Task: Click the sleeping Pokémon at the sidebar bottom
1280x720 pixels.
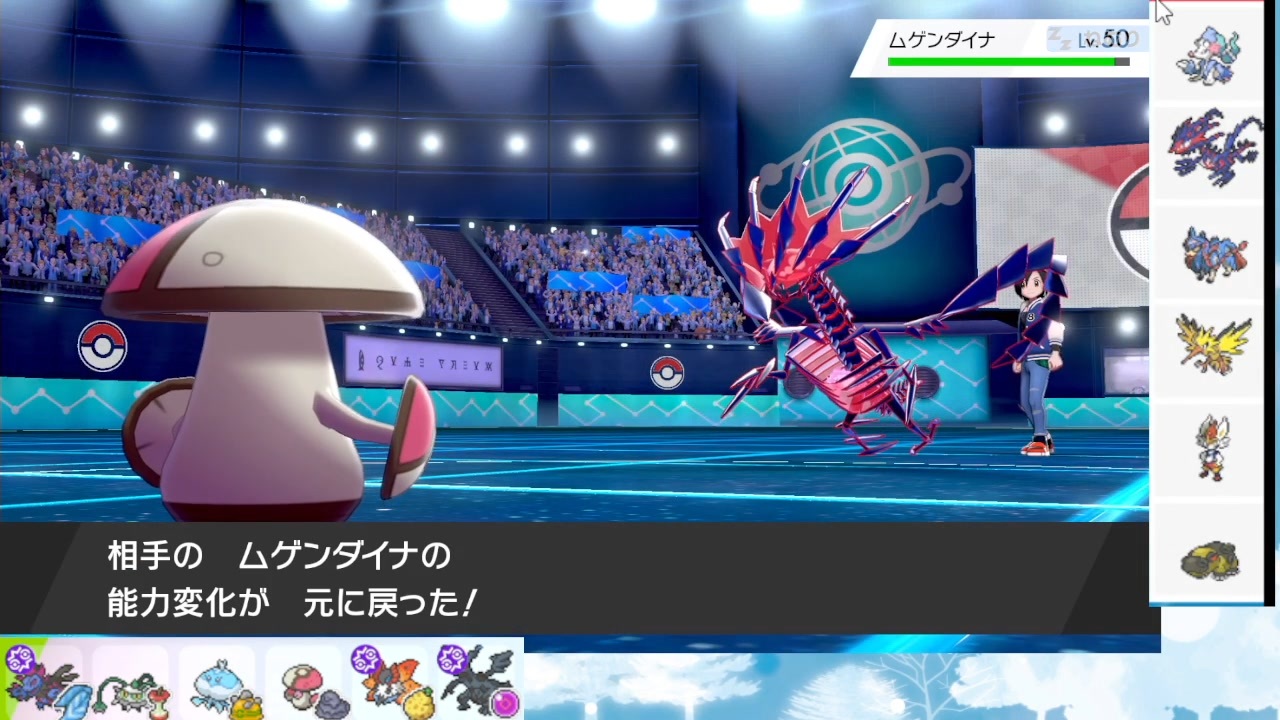Action: pyautogui.click(x=1210, y=558)
